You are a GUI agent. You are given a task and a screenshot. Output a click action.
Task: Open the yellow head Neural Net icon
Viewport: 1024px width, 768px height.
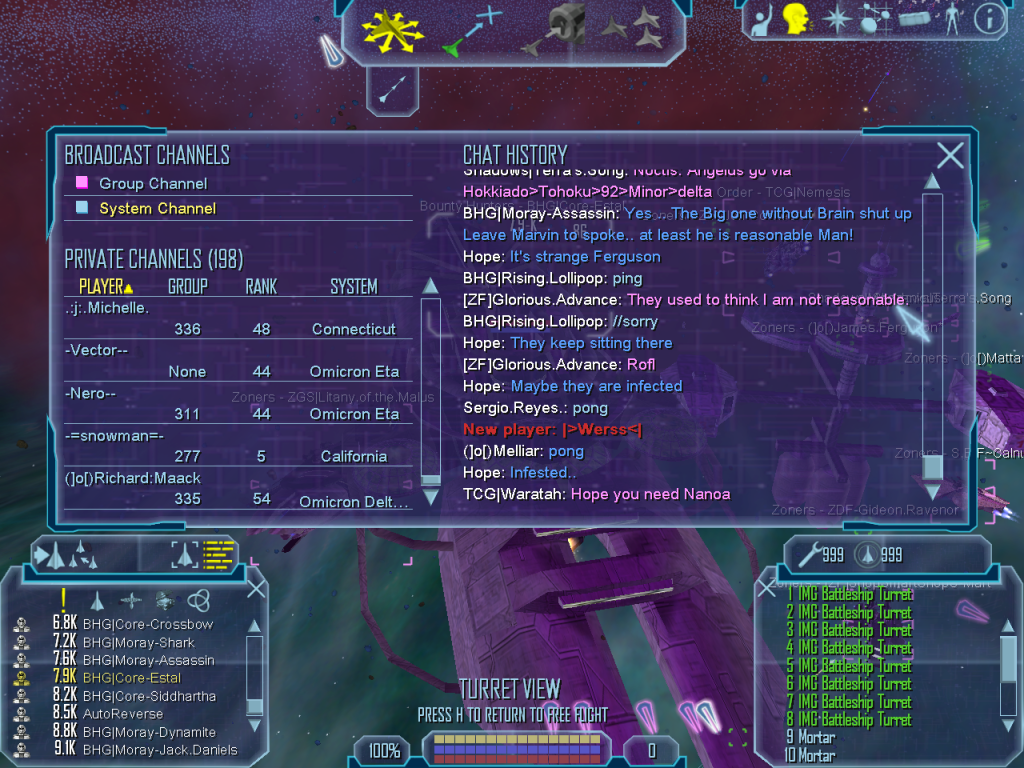[796, 19]
